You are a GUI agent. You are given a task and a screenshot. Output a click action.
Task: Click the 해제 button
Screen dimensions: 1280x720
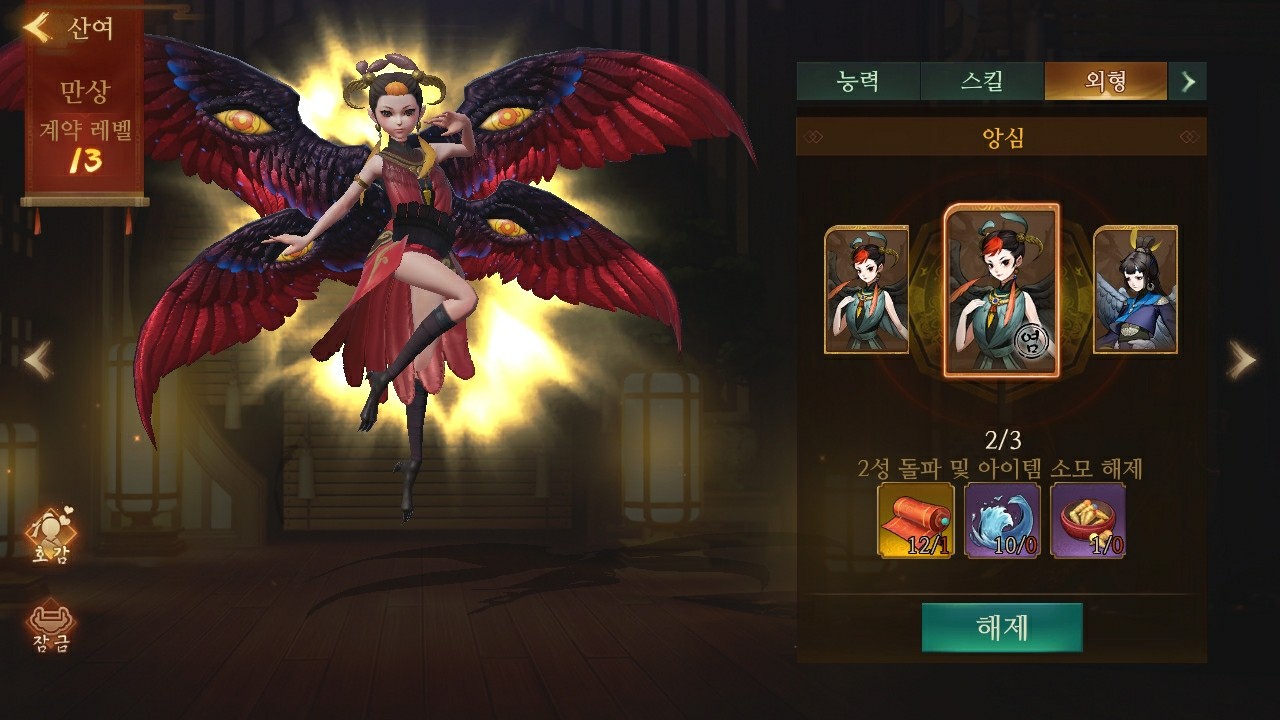tap(1001, 627)
